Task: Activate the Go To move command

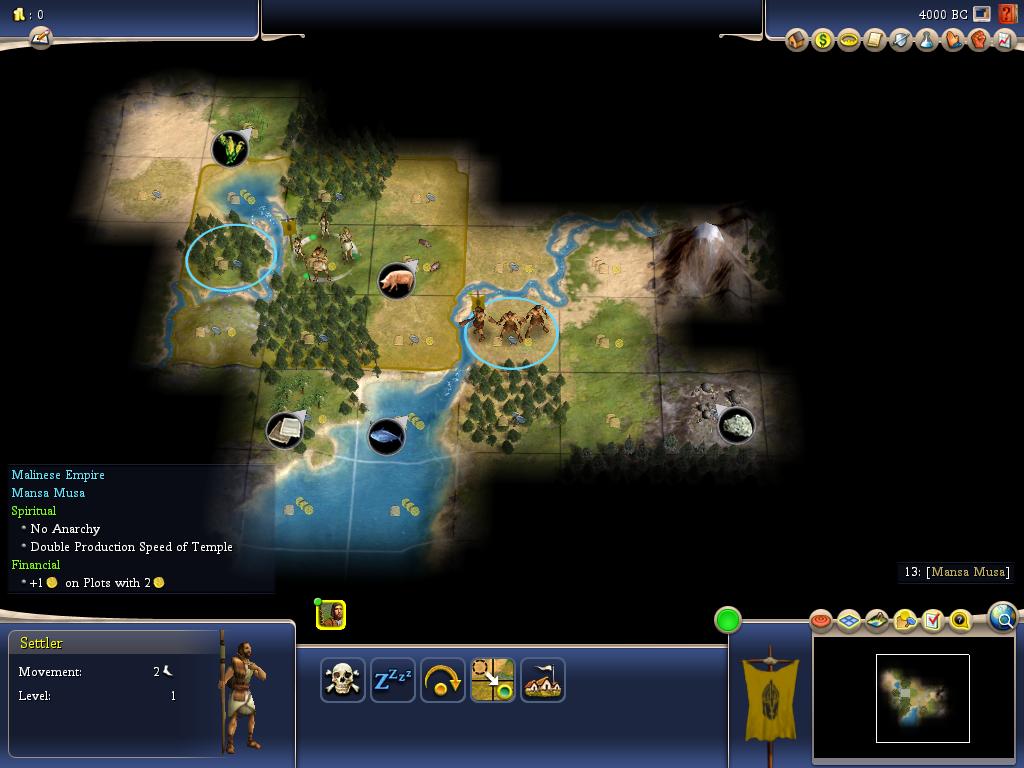Action: tap(492, 680)
